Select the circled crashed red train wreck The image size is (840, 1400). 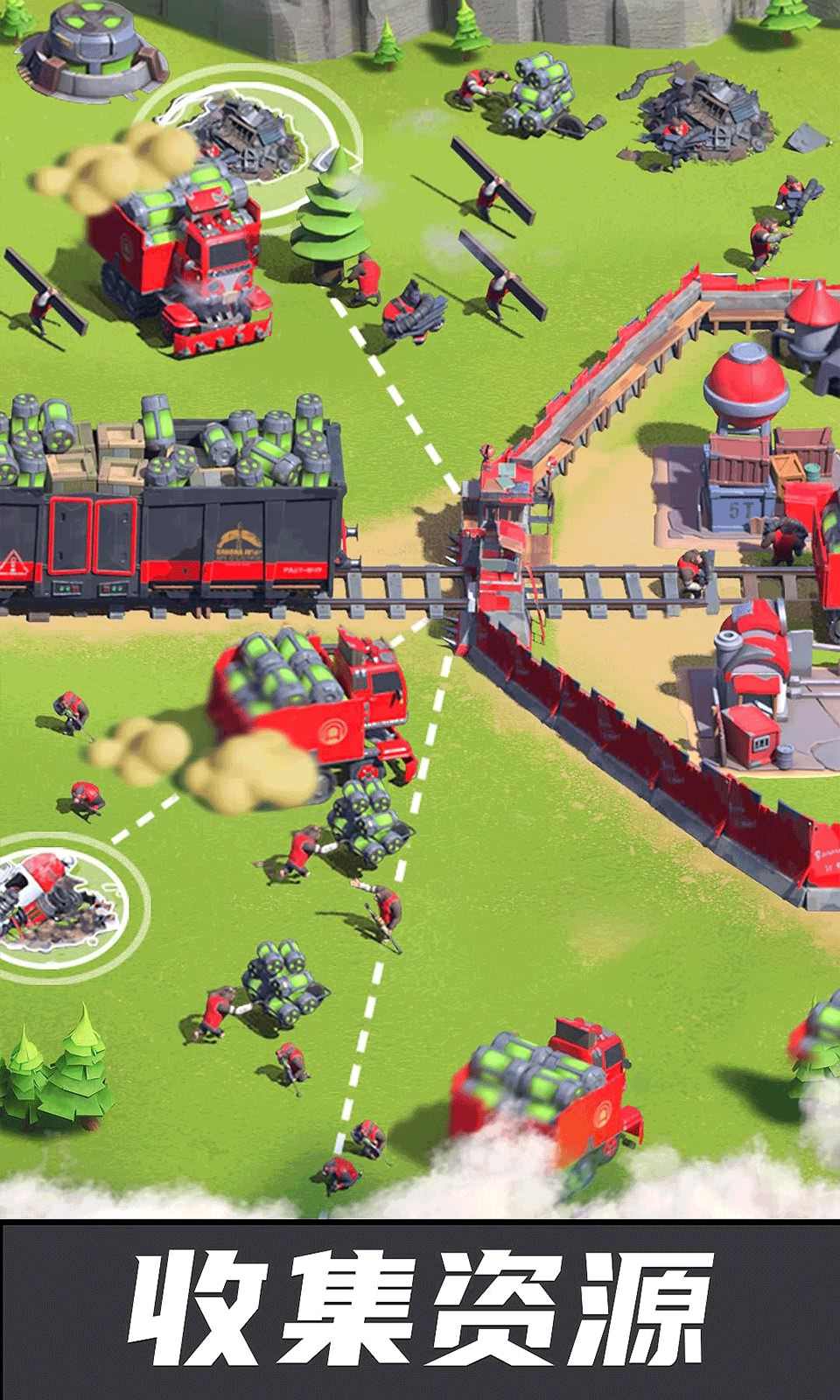click(x=57, y=901)
